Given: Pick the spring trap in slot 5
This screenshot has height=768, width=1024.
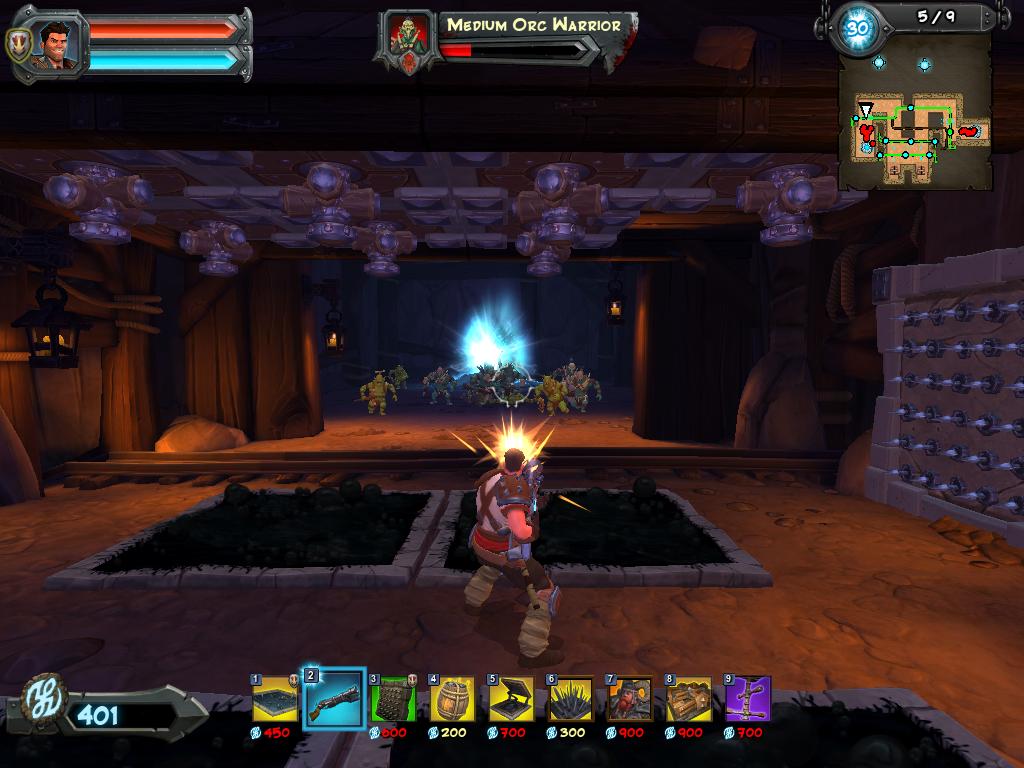Looking at the screenshot, I should coord(511,699).
